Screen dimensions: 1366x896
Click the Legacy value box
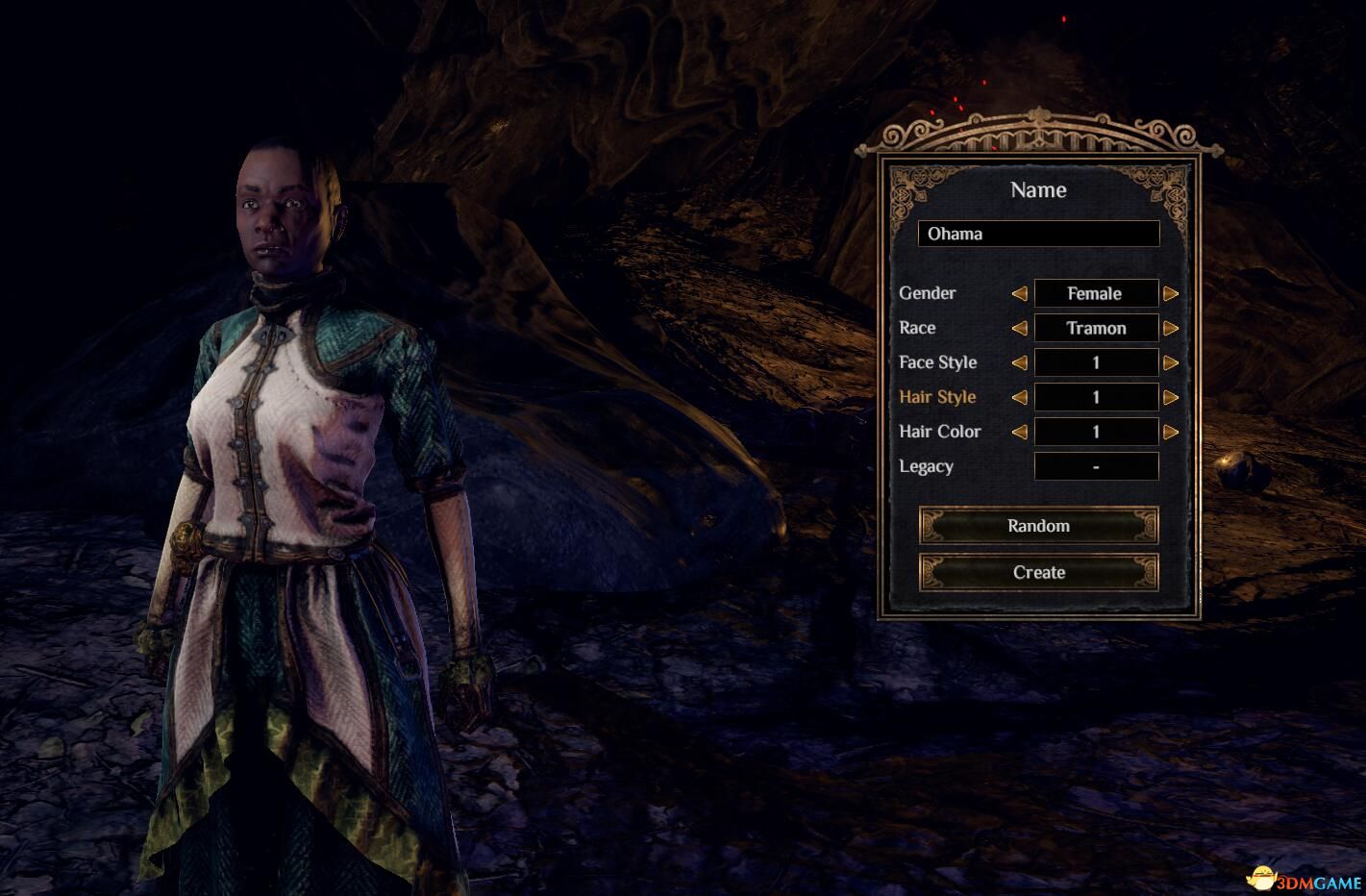click(1096, 466)
